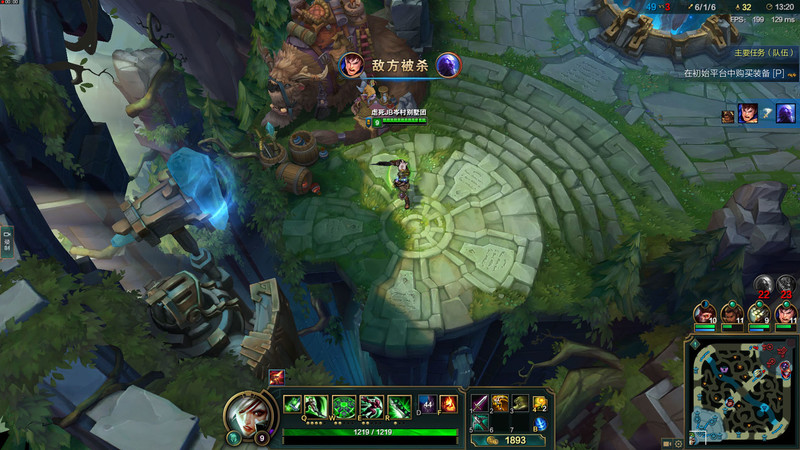Use Riven's E dash ability
This screenshot has height=450, width=800.
point(370,405)
